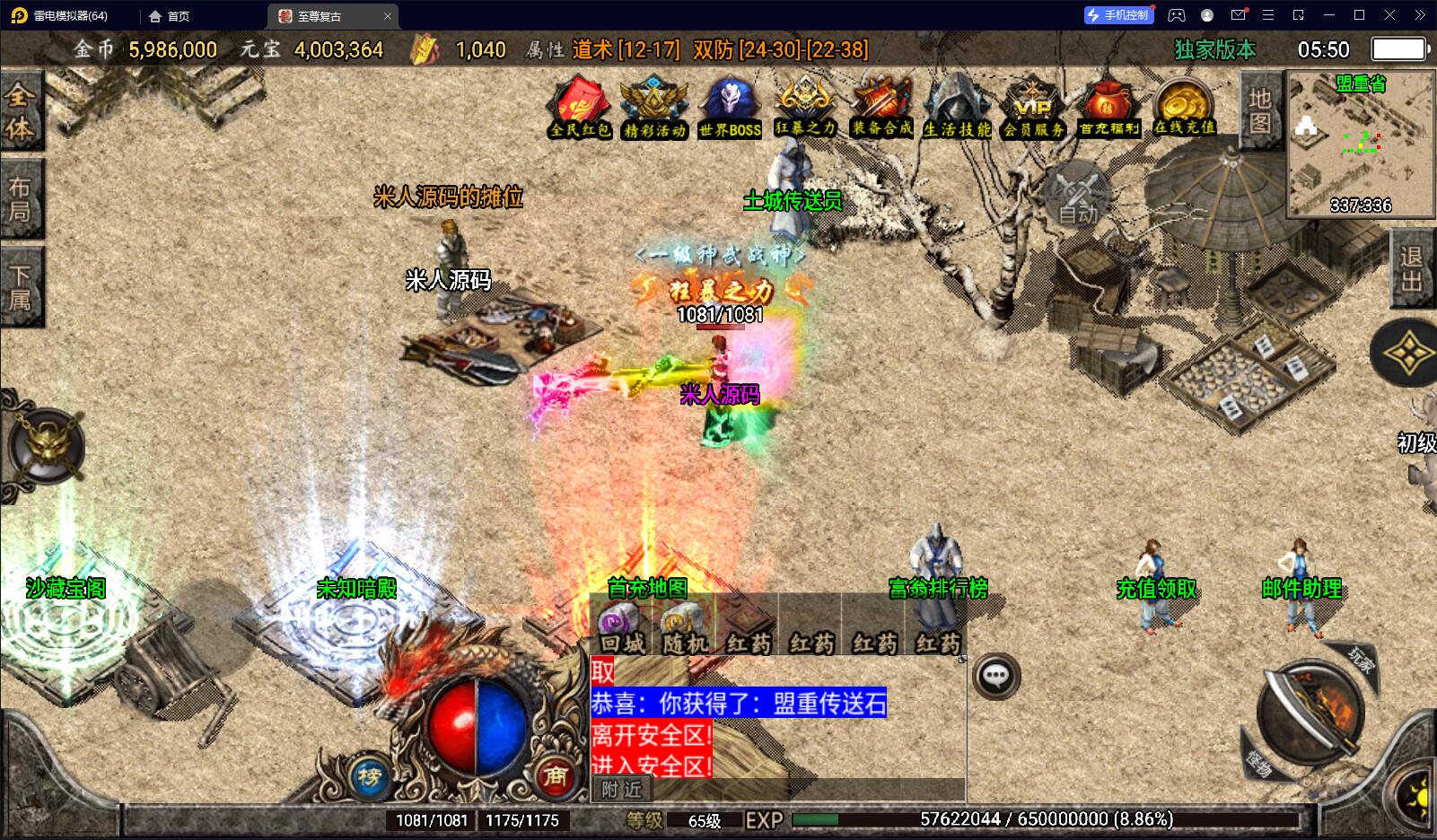Image resolution: width=1437 pixels, height=840 pixels.
Task: Select the 全体 side button
Action: point(20,112)
